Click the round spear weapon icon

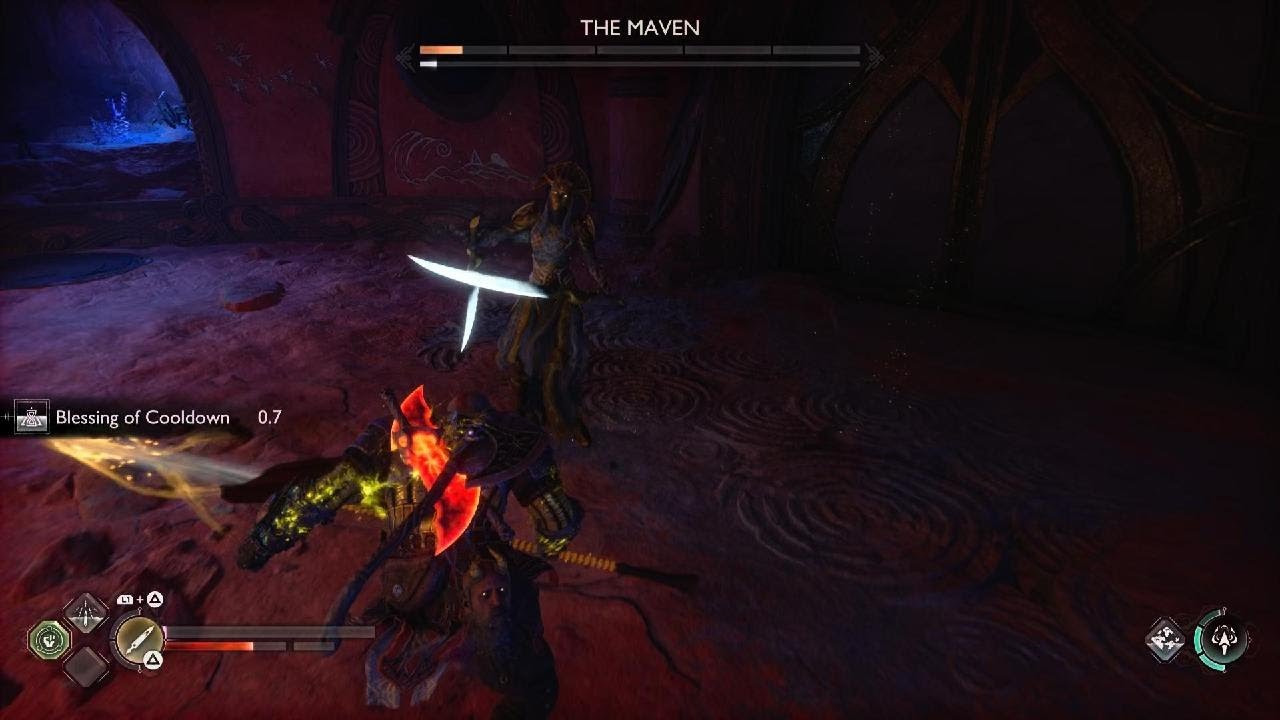[x=138, y=638]
